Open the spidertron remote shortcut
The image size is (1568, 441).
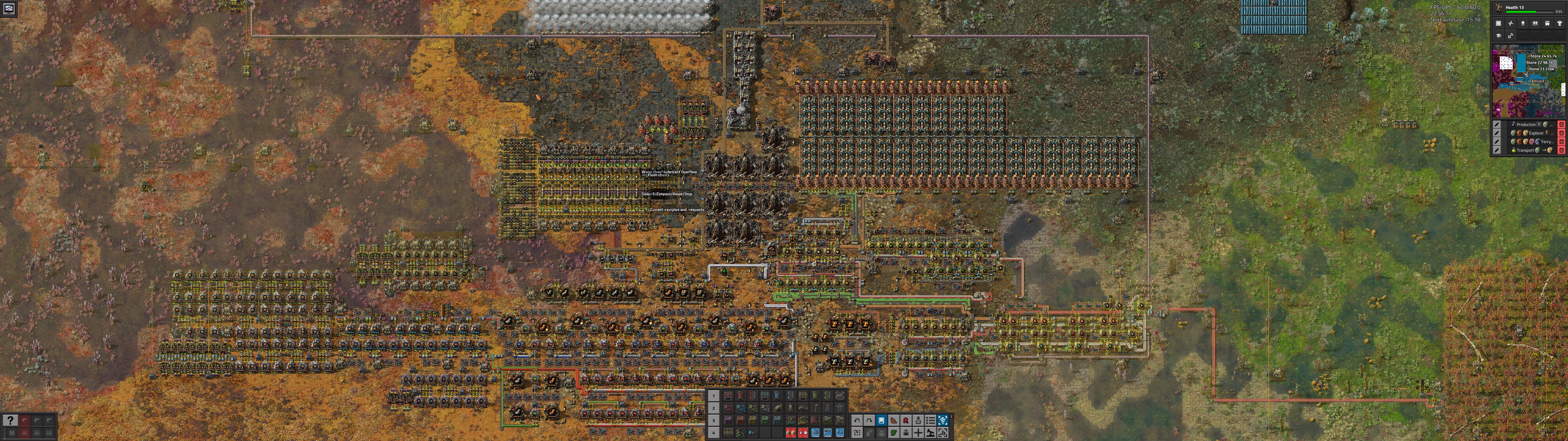(906, 434)
